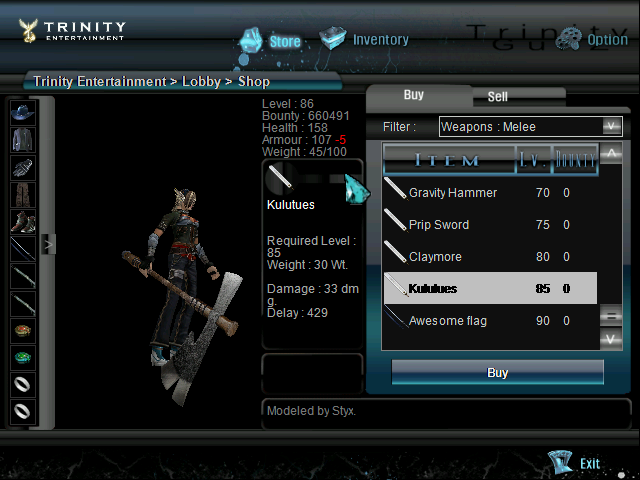Sort the list by the Item column header
640x480 pixels.
click(447, 159)
